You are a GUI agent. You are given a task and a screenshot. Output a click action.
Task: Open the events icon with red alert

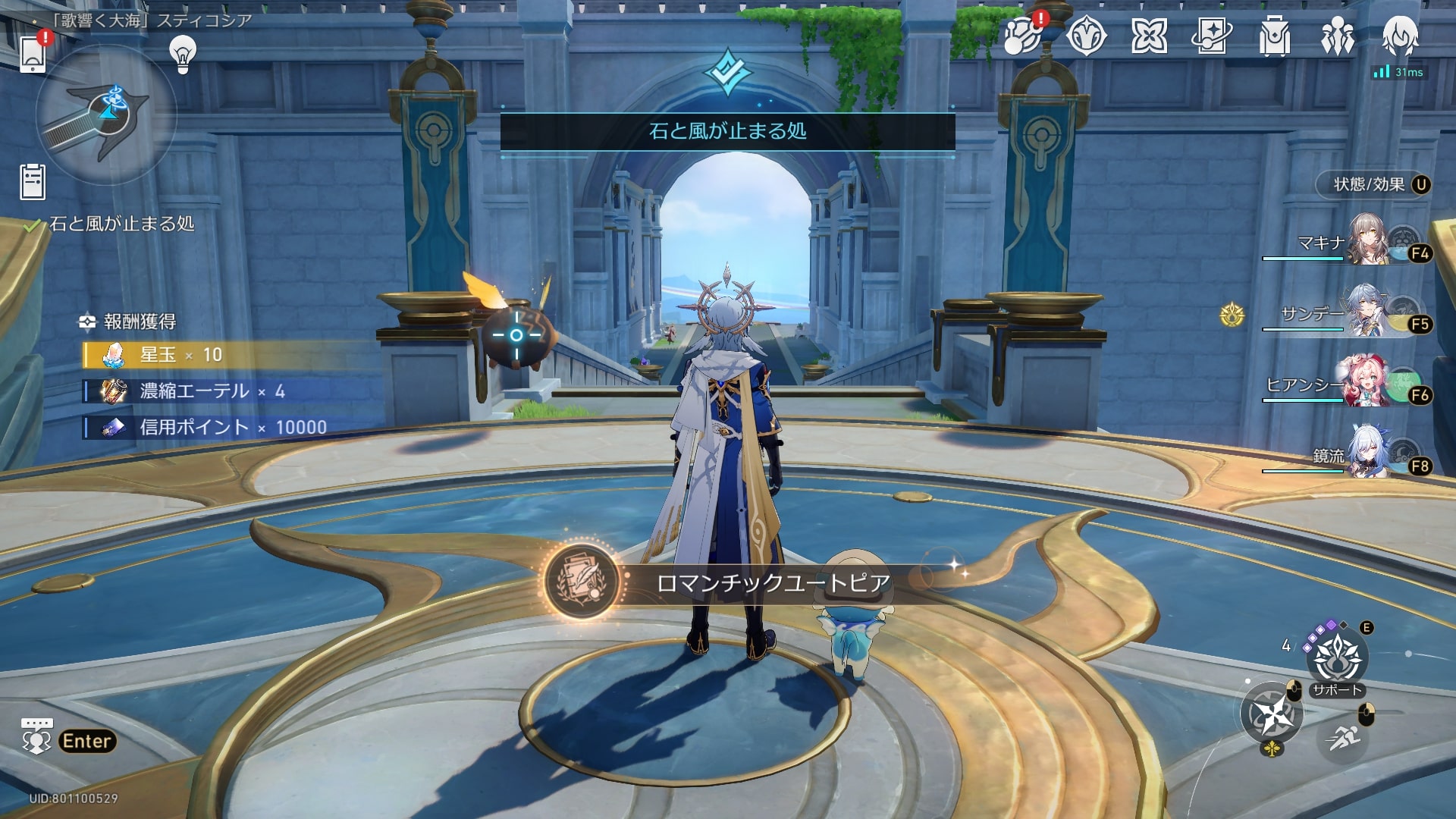(x=1023, y=36)
